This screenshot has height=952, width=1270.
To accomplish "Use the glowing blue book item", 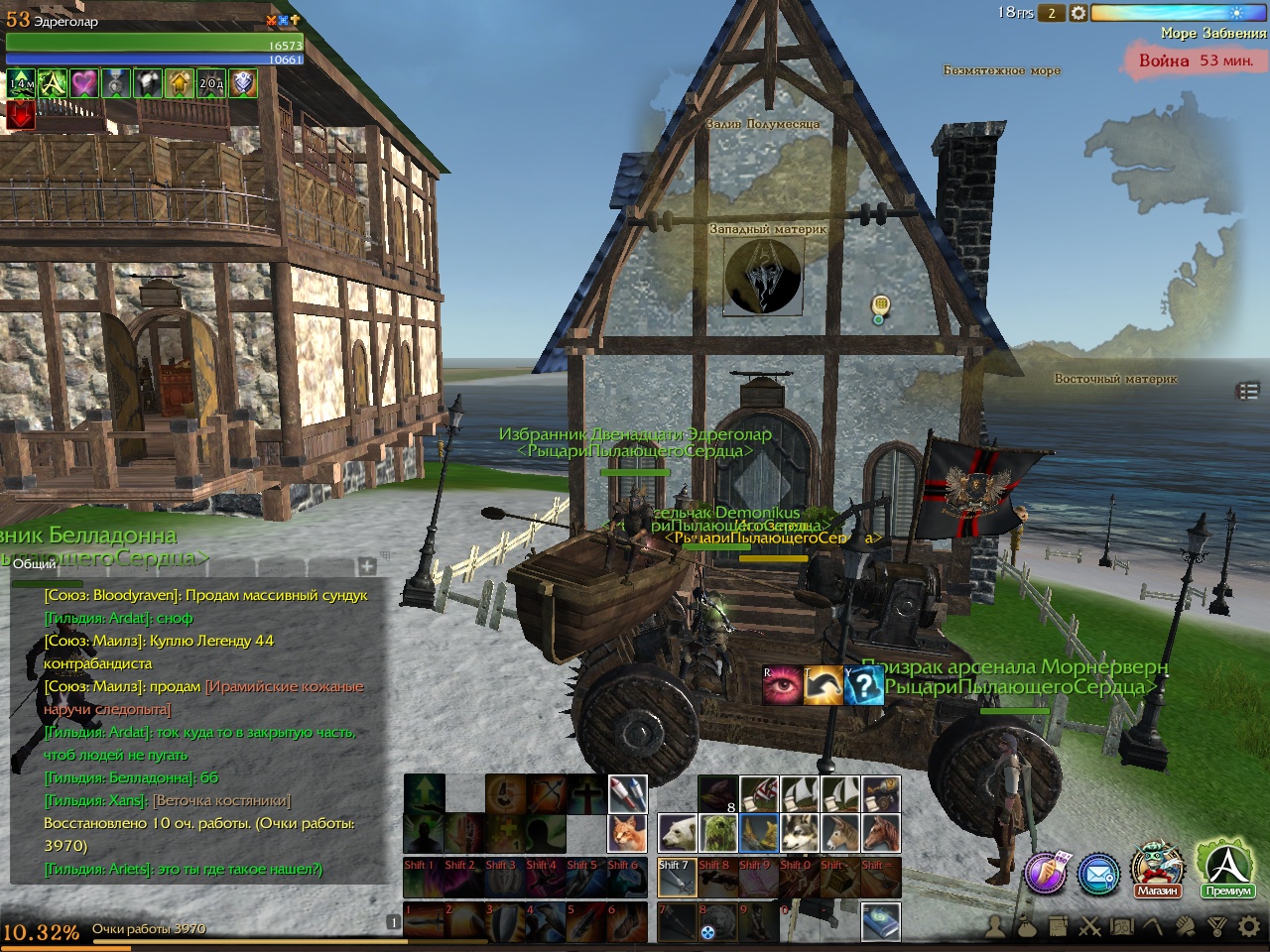I will [x=881, y=921].
